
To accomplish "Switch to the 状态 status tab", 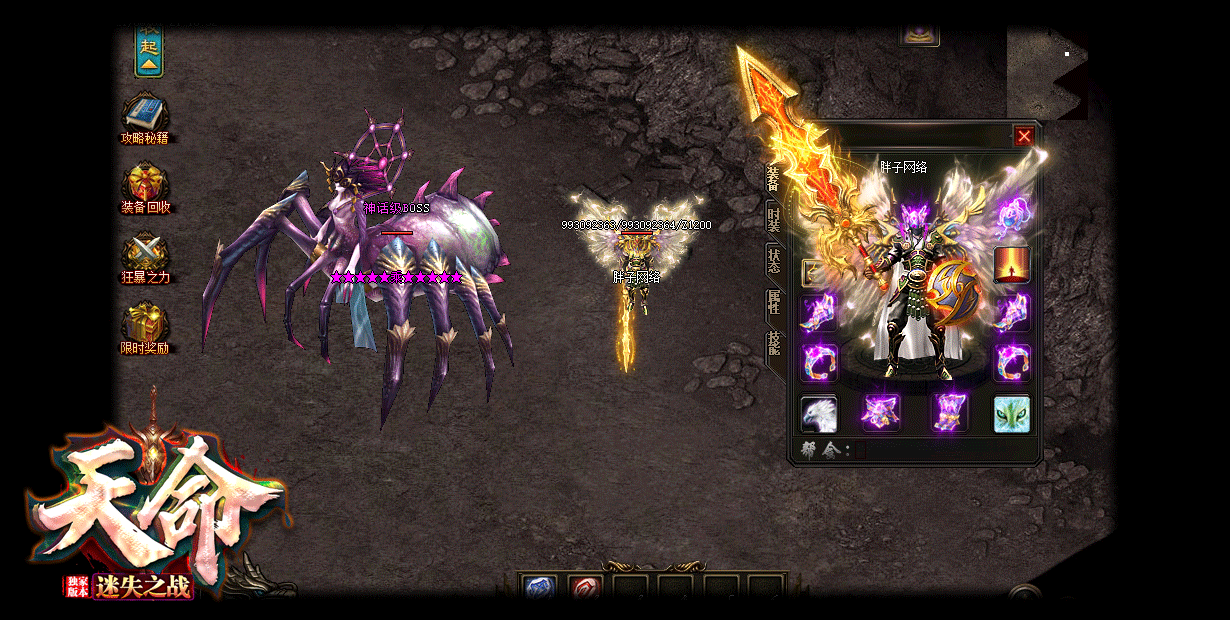I will pos(774,261).
